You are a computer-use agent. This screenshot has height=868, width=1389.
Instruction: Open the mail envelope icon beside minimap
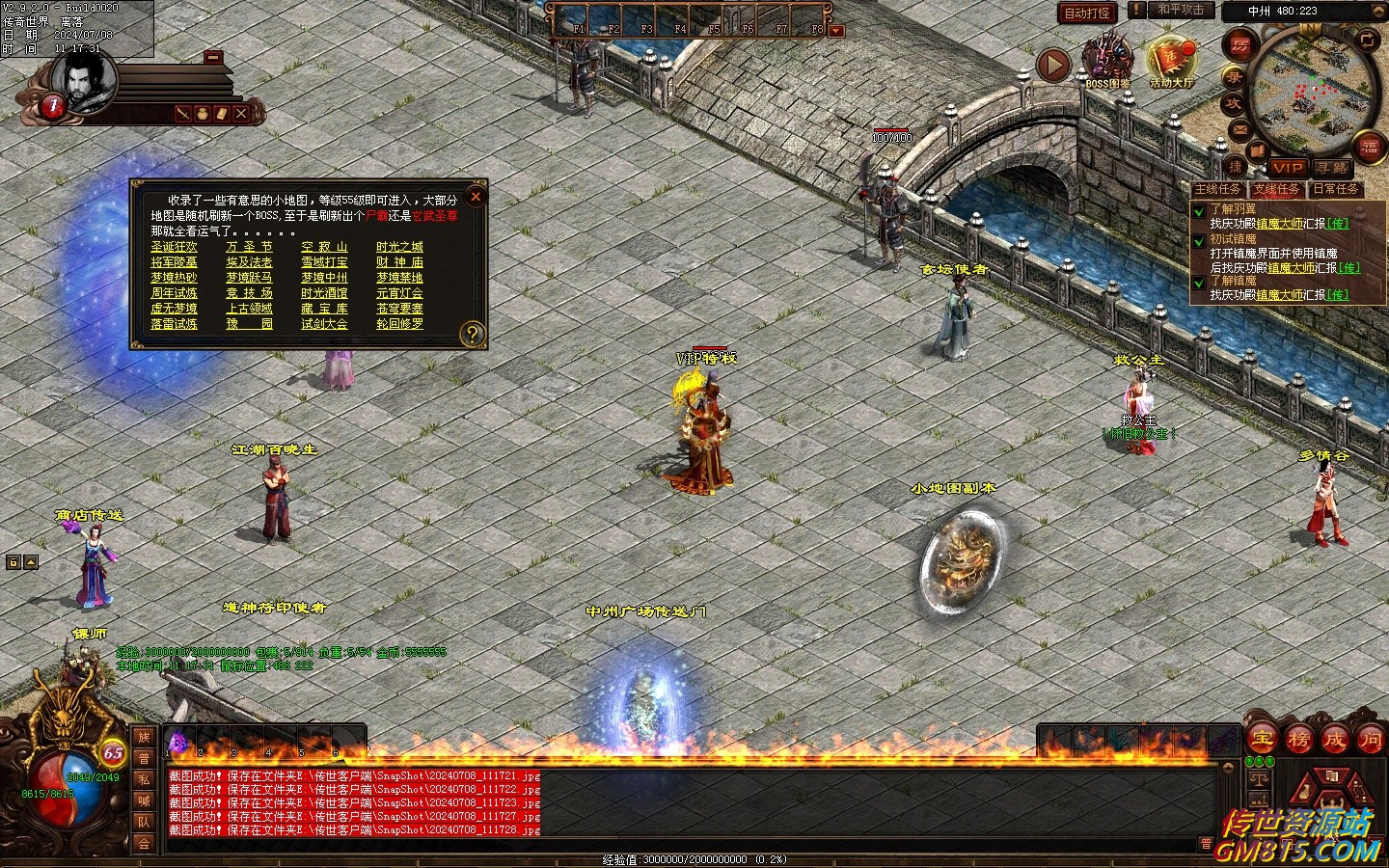(1240, 128)
